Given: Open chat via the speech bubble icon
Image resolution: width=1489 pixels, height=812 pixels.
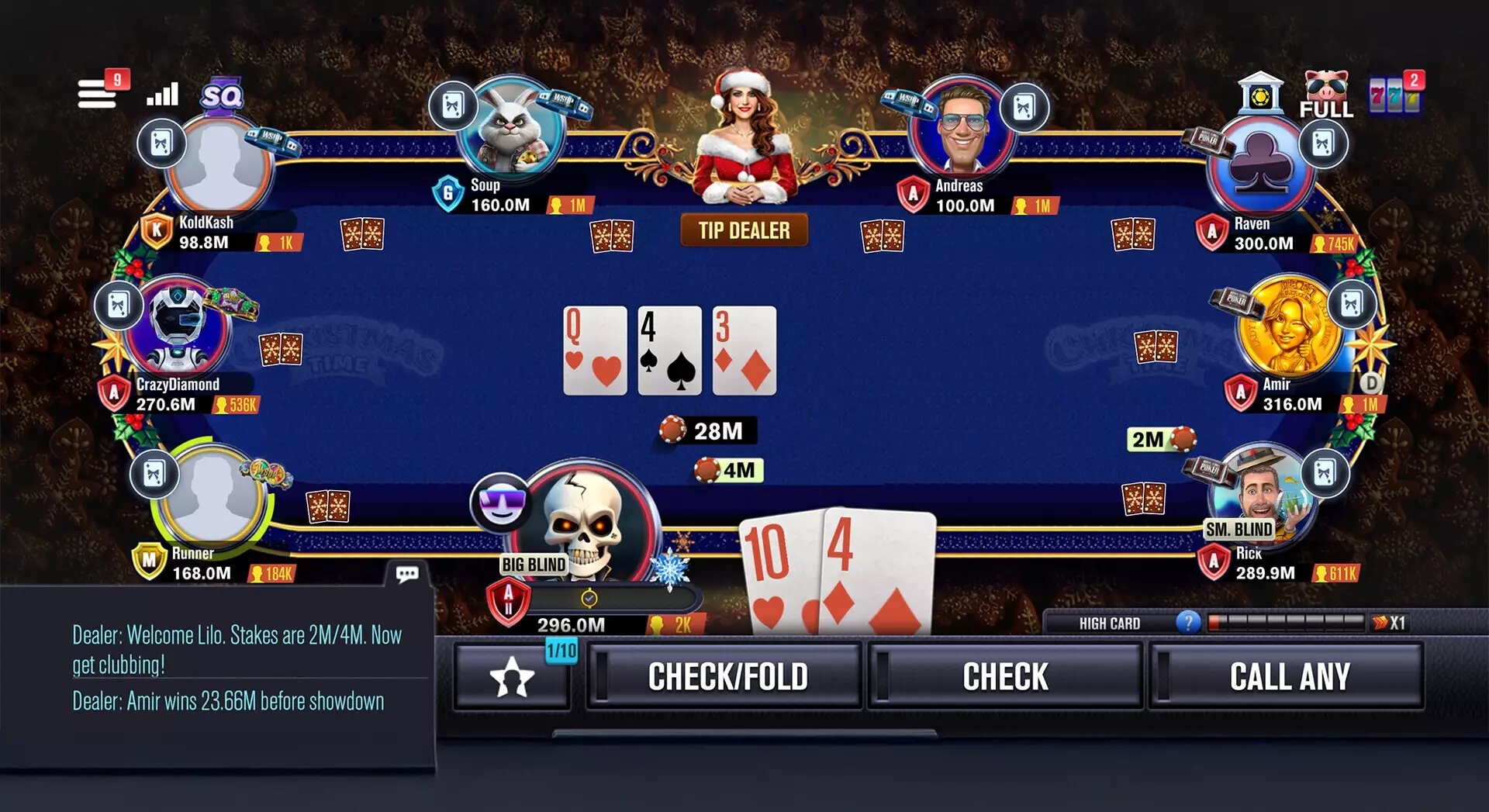Looking at the screenshot, I should coord(409,573).
